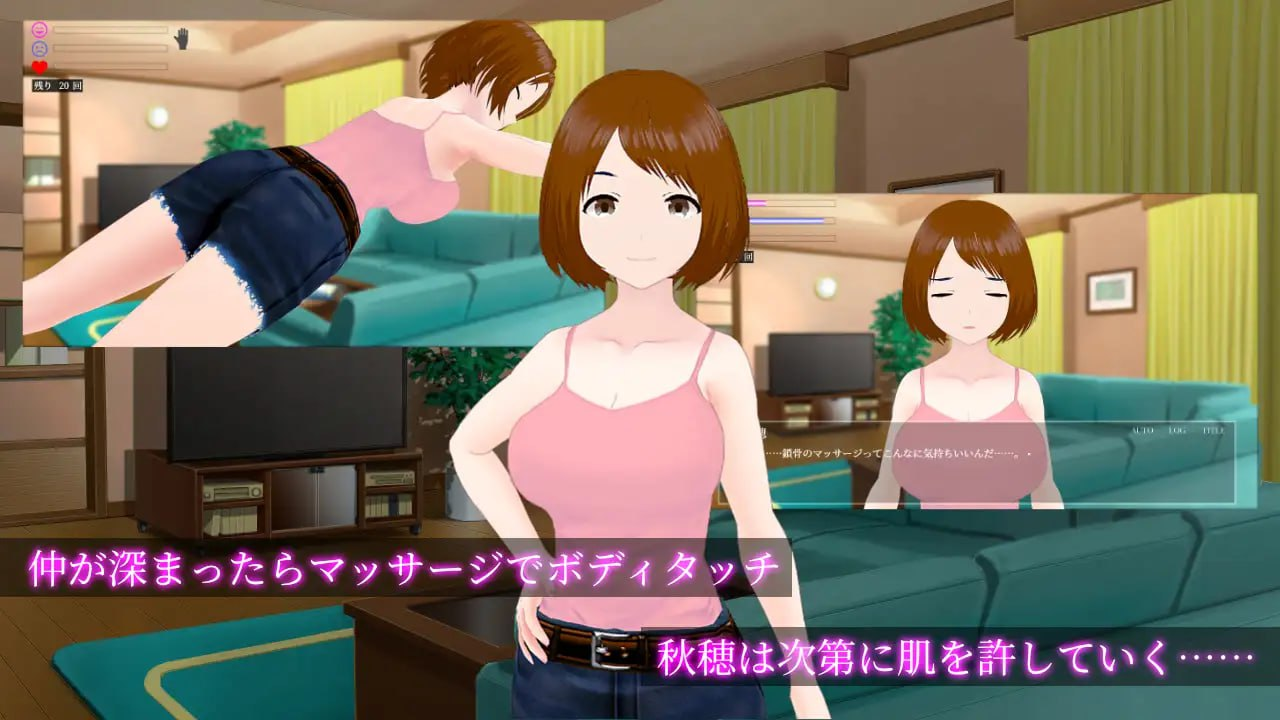Click the red heart affection icon
The width and height of the screenshot is (1280, 720).
tap(39, 67)
